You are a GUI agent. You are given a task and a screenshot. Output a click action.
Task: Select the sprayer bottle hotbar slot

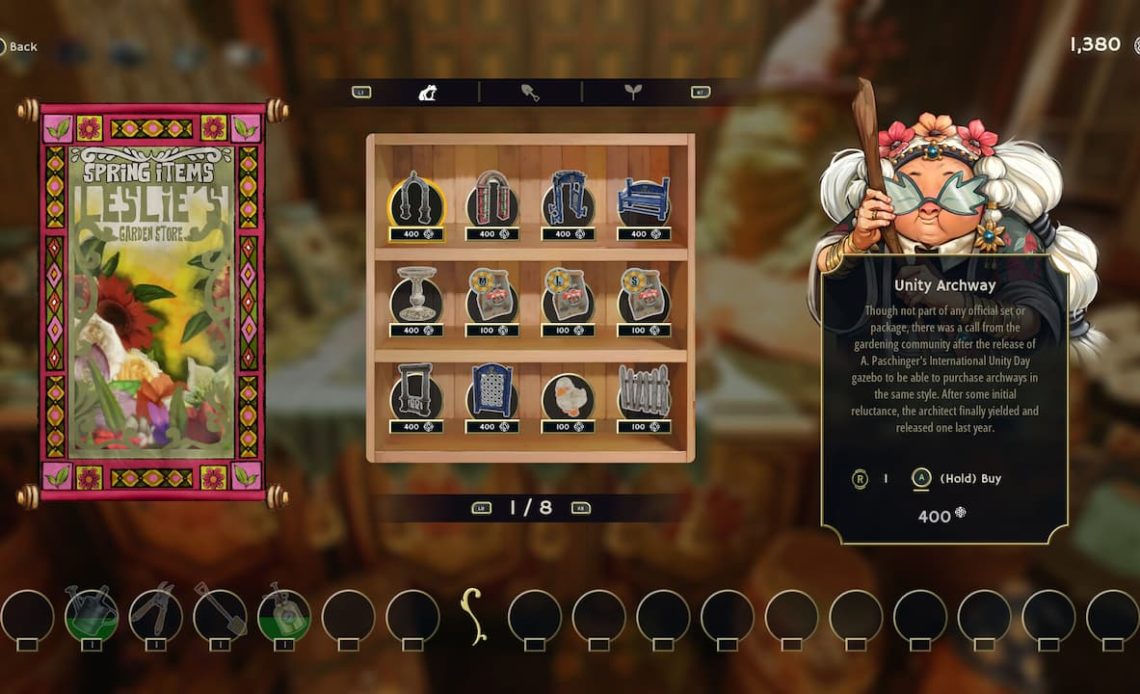coord(284,614)
